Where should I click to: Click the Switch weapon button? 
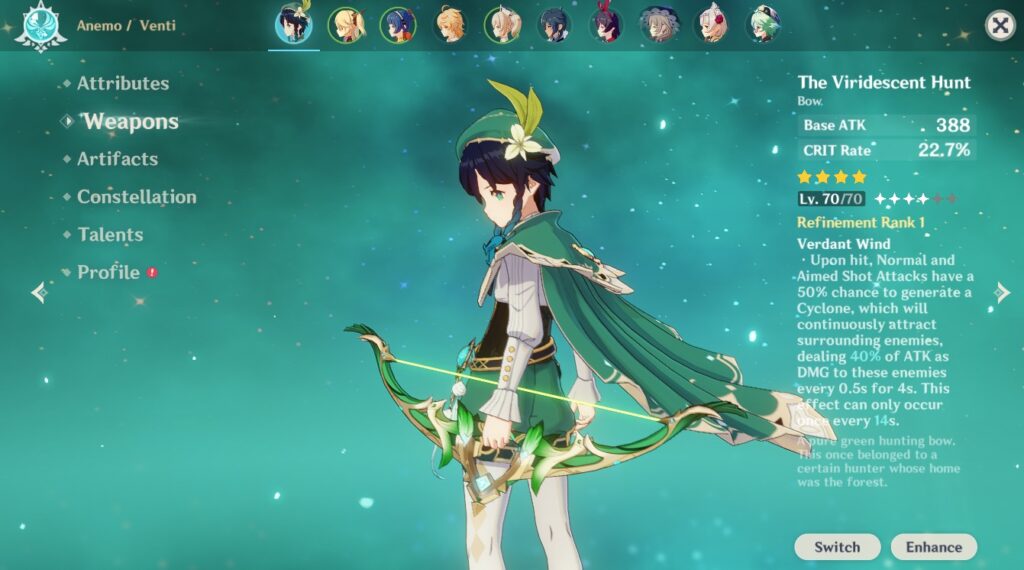click(x=837, y=547)
